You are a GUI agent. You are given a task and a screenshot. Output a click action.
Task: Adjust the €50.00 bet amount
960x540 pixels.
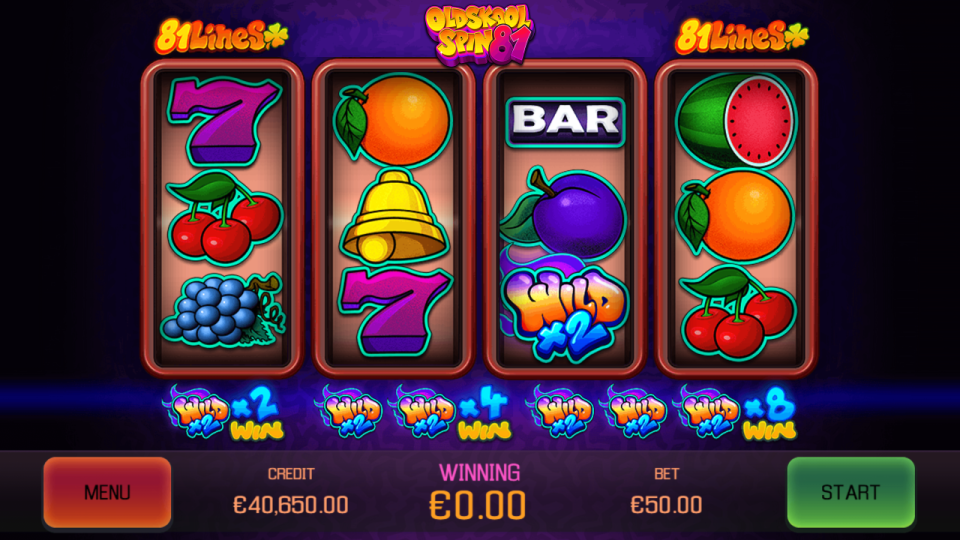point(666,504)
